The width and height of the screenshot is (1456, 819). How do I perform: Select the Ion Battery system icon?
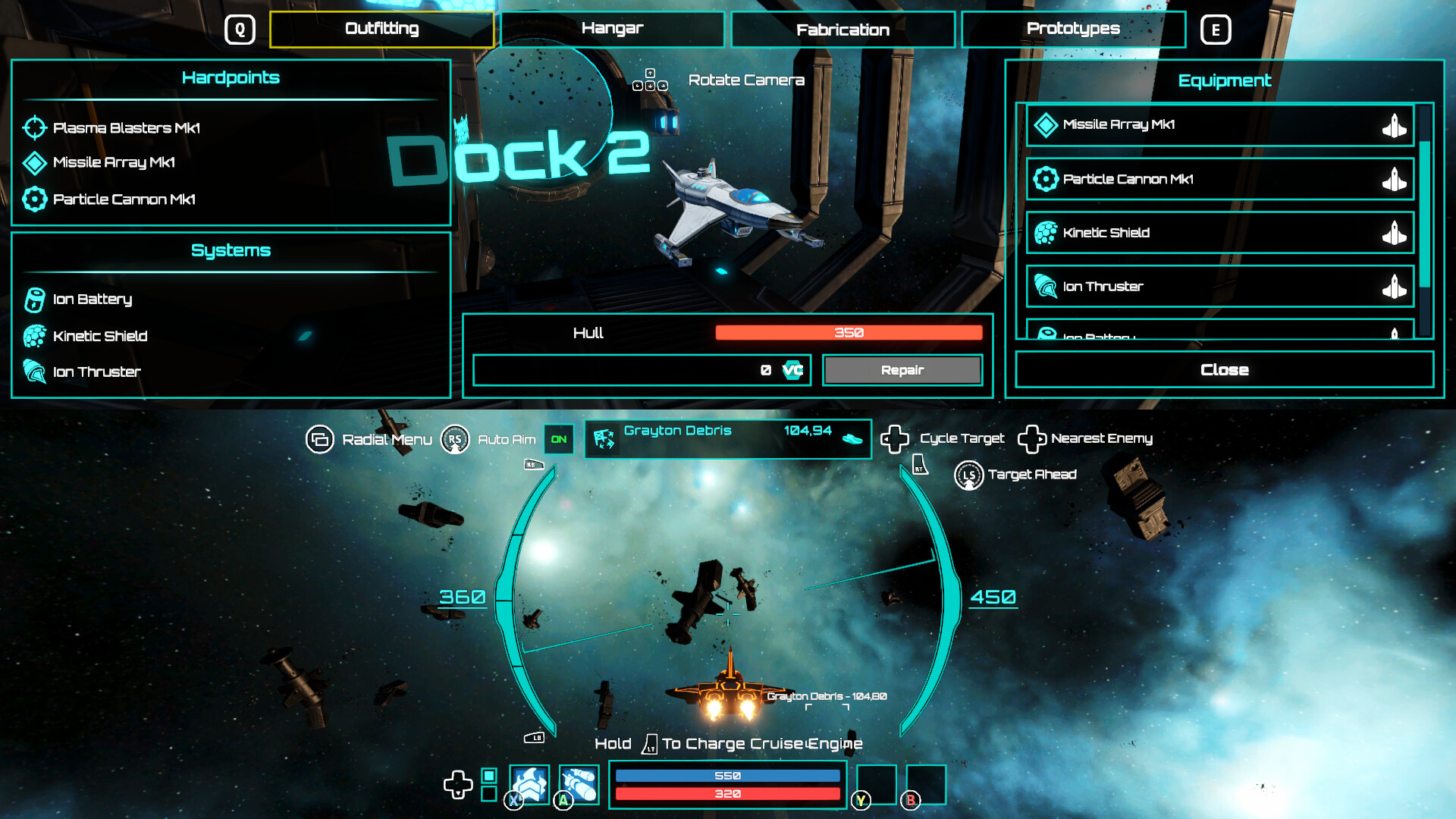click(33, 298)
